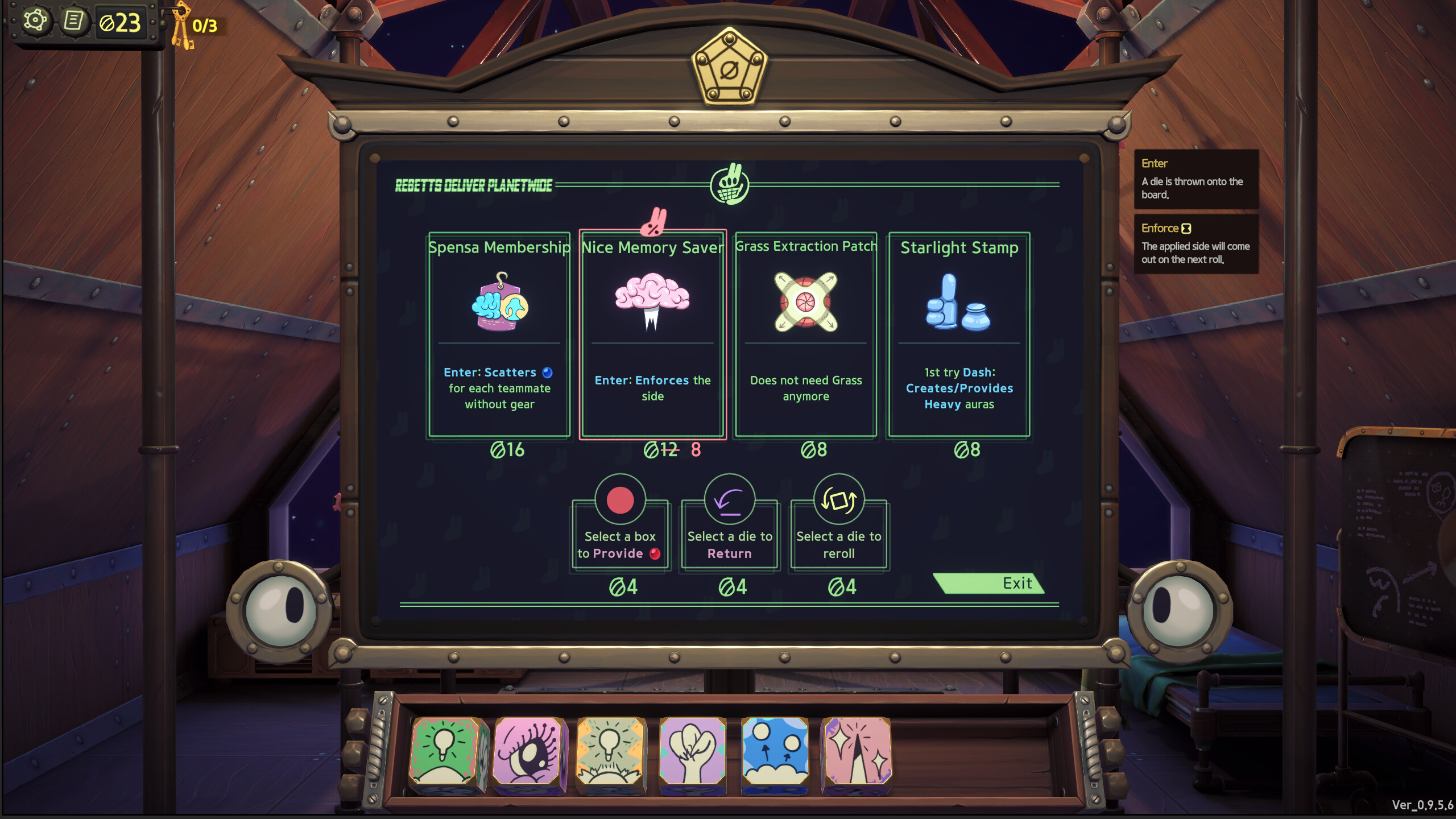Select the blue cloud die face

[x=775, y=751]
